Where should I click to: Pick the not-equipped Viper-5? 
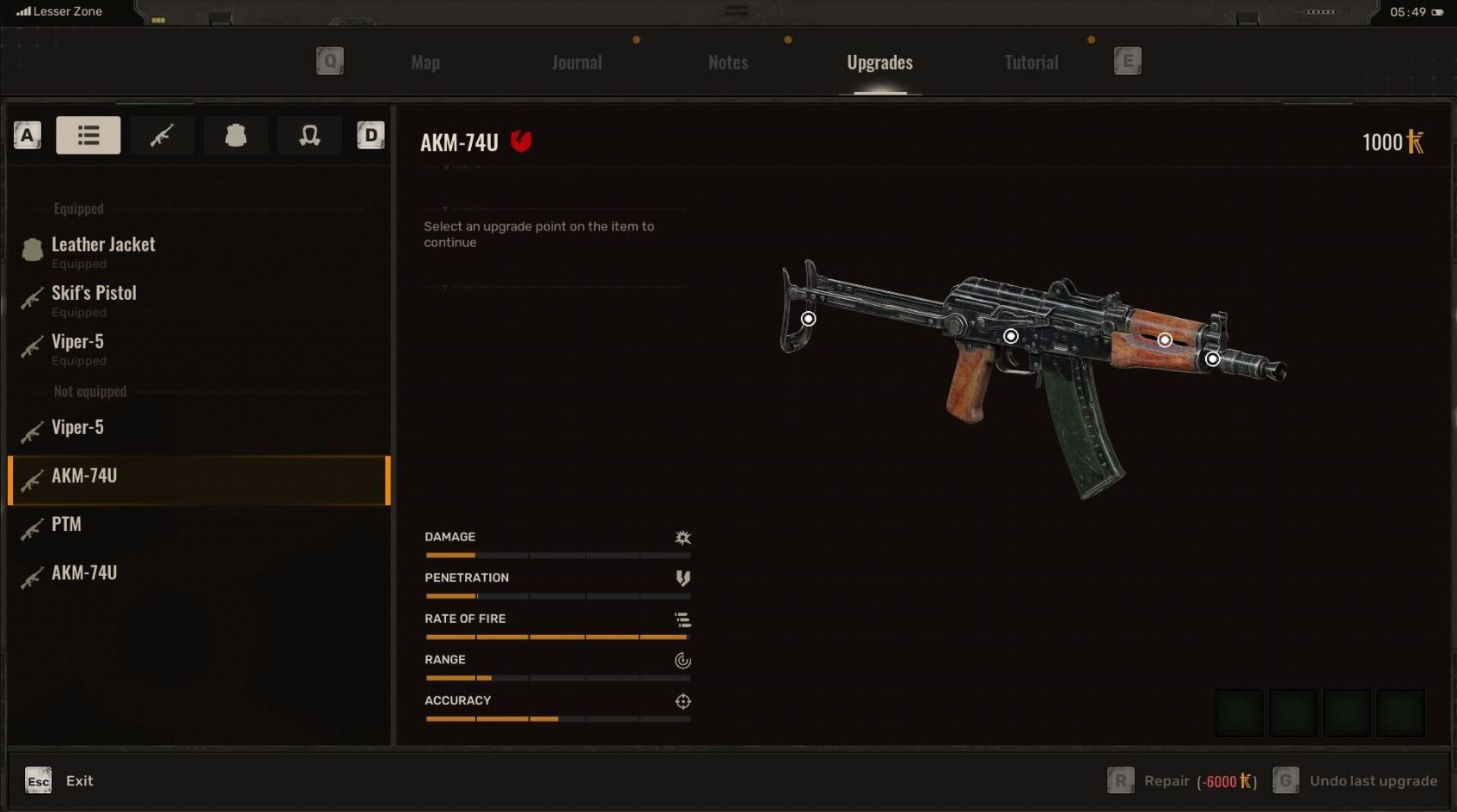tap(77, 427)
